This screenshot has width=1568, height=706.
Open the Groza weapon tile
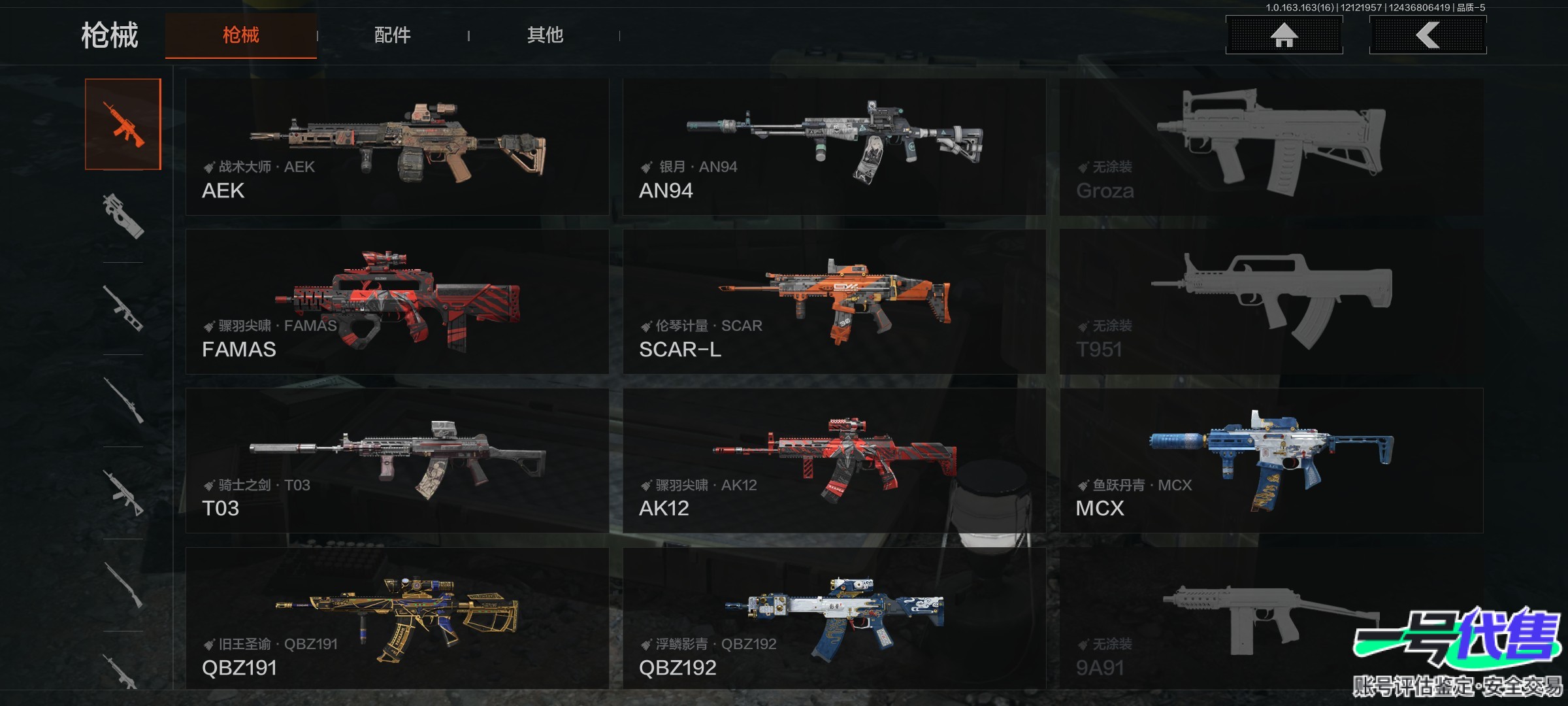(1271, 147)
